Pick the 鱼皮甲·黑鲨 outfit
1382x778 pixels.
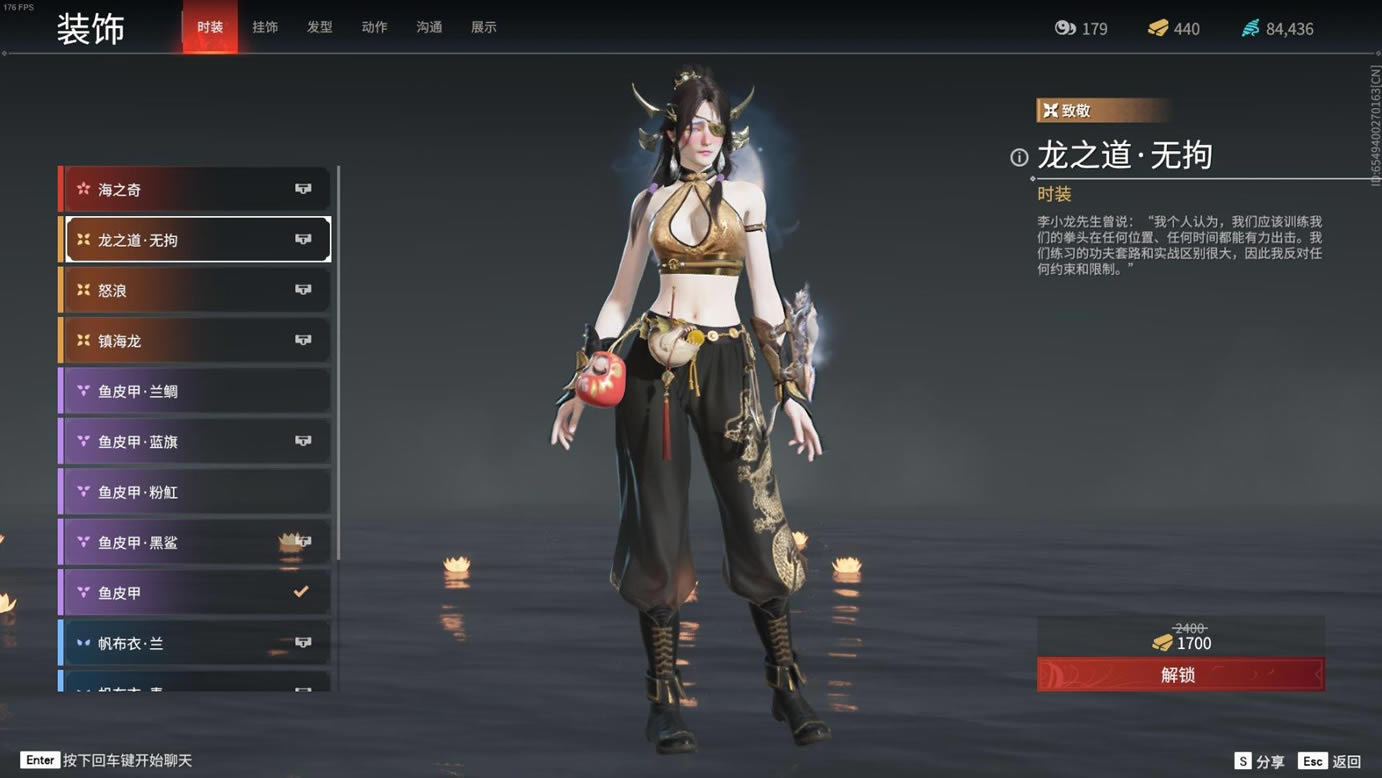click(197, 542)
